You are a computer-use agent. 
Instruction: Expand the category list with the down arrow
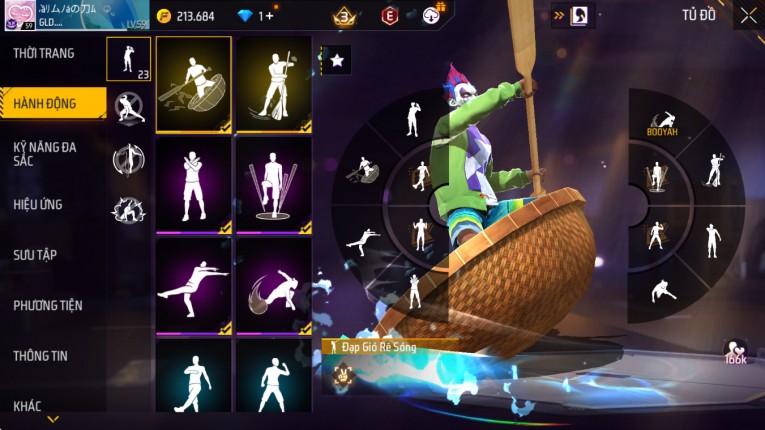(53, 419)
